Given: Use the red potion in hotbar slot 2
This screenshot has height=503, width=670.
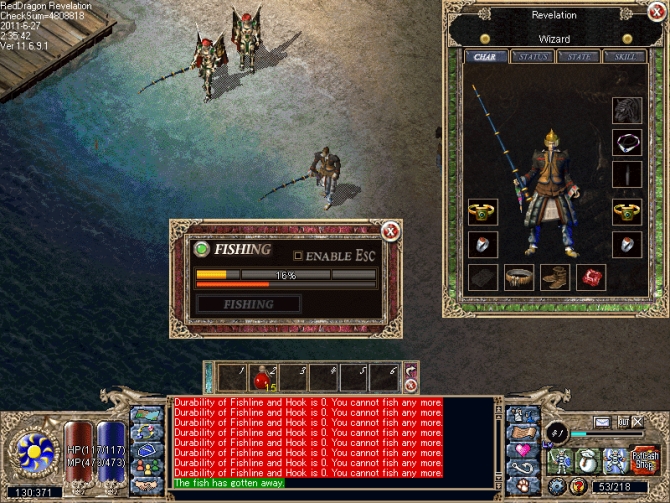Looking at the screenshot, I should click(x=262, y=377).
